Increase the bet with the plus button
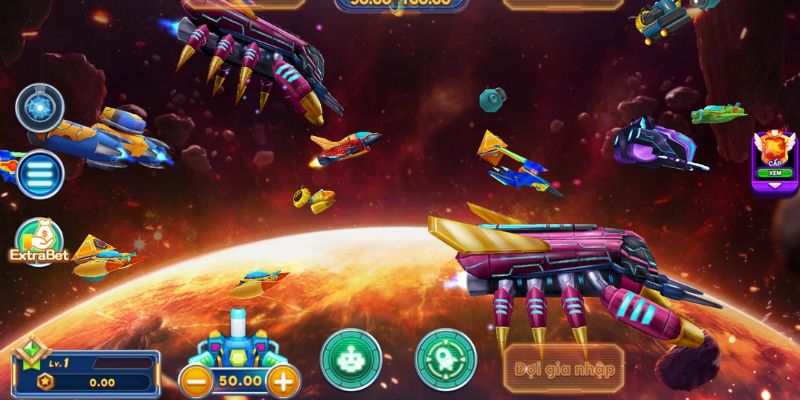 285,381
